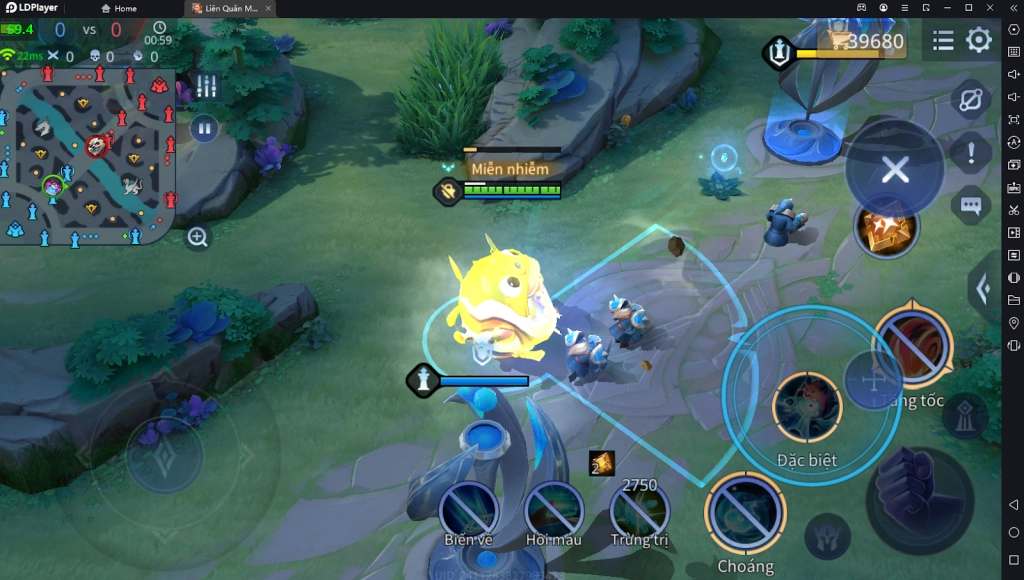Open the gear settings menu
Screen dimensions: 1024x580
pos(979,40)
